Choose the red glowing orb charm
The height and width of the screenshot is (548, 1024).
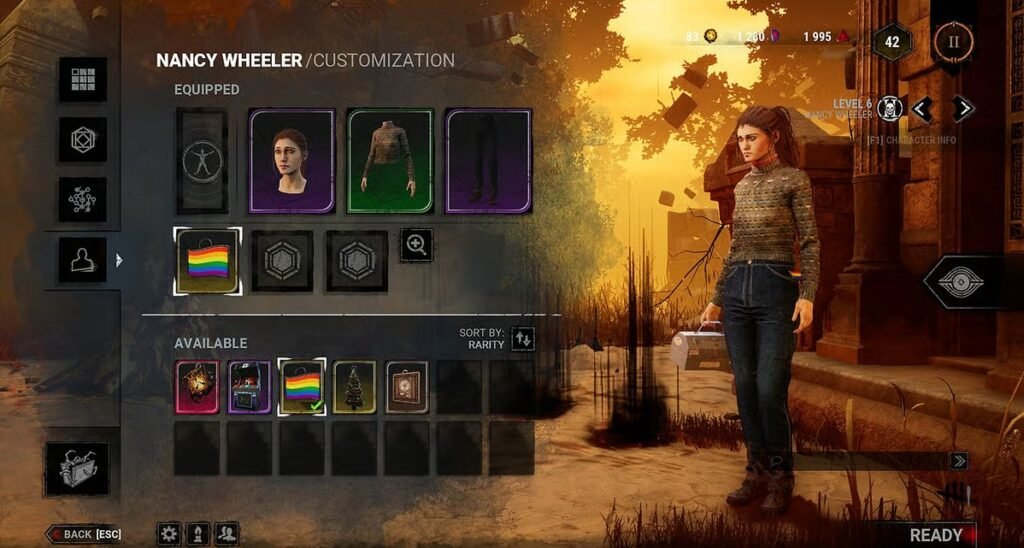pyautogui.click(x=196, y=387)
